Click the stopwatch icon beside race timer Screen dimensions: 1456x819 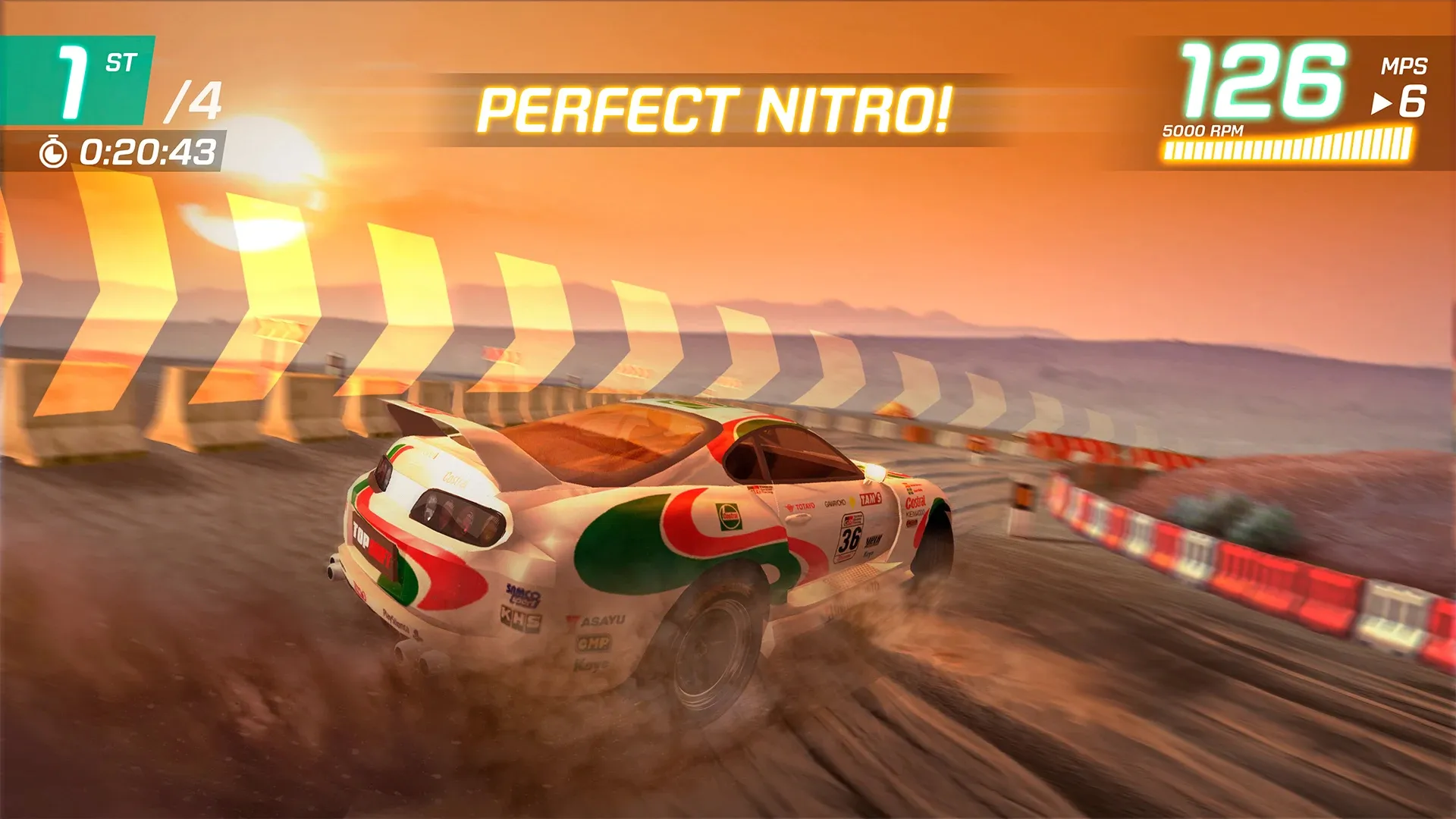53,149
